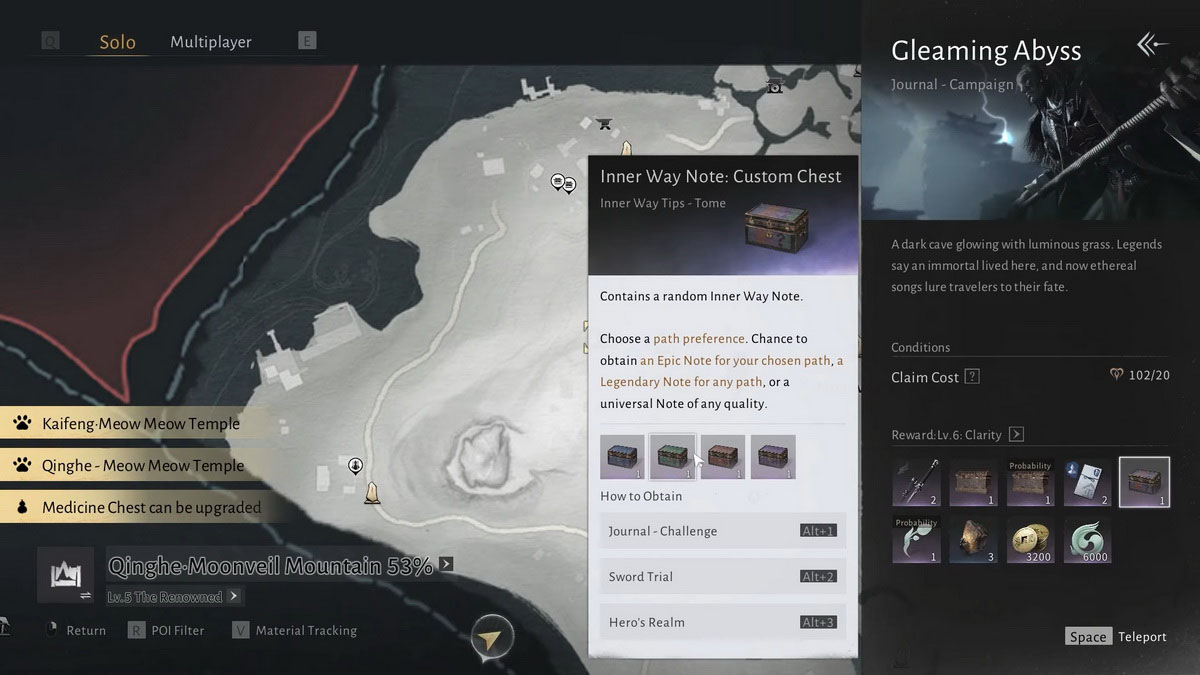Open Journal - Challenge obtain source
Viewport: 1200px width, 675px height.
[722, 531]
